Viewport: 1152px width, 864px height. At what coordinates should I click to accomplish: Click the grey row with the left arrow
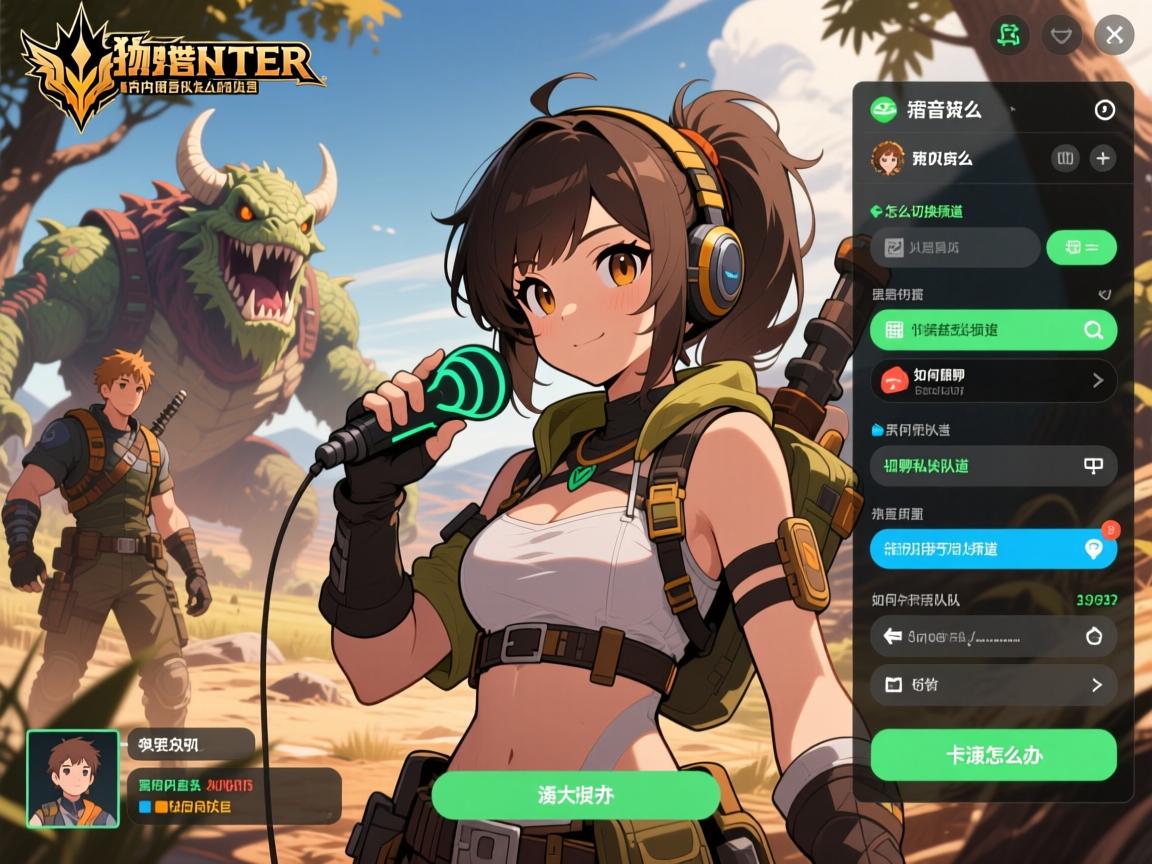(993, 636)
